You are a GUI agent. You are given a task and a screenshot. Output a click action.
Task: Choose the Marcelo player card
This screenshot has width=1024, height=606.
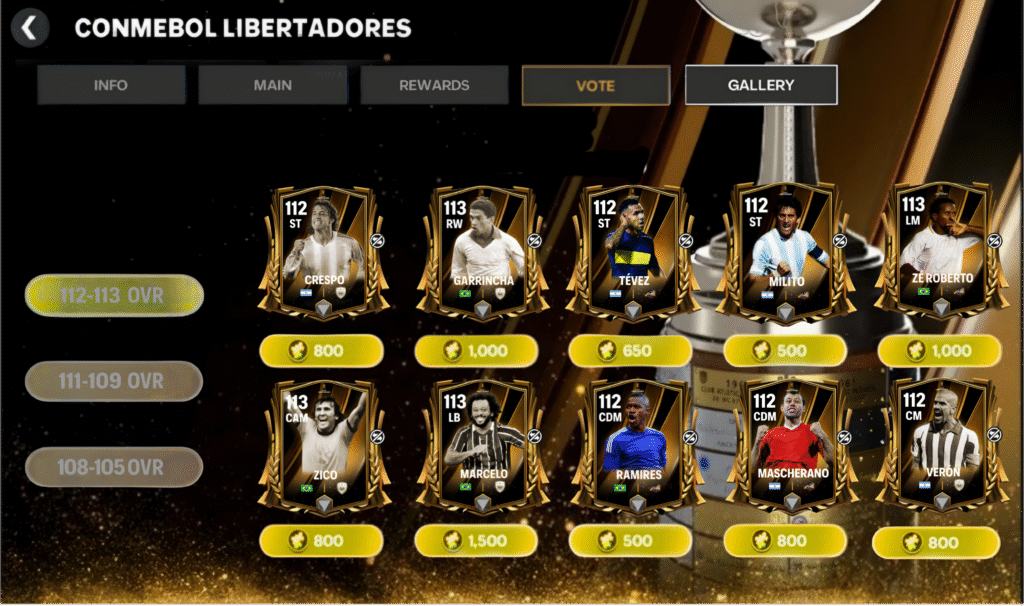(482, 445)
